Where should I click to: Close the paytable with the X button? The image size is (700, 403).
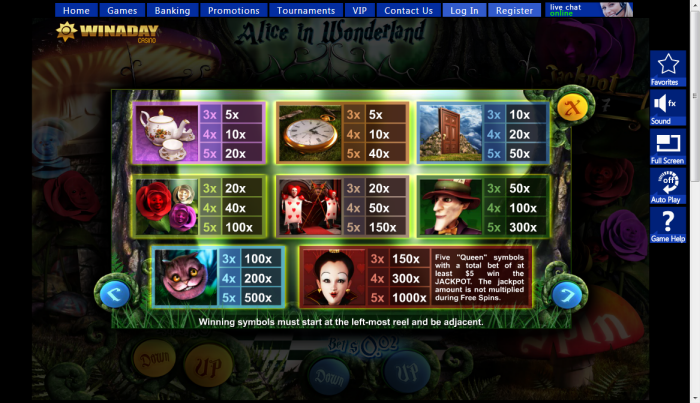574,105
